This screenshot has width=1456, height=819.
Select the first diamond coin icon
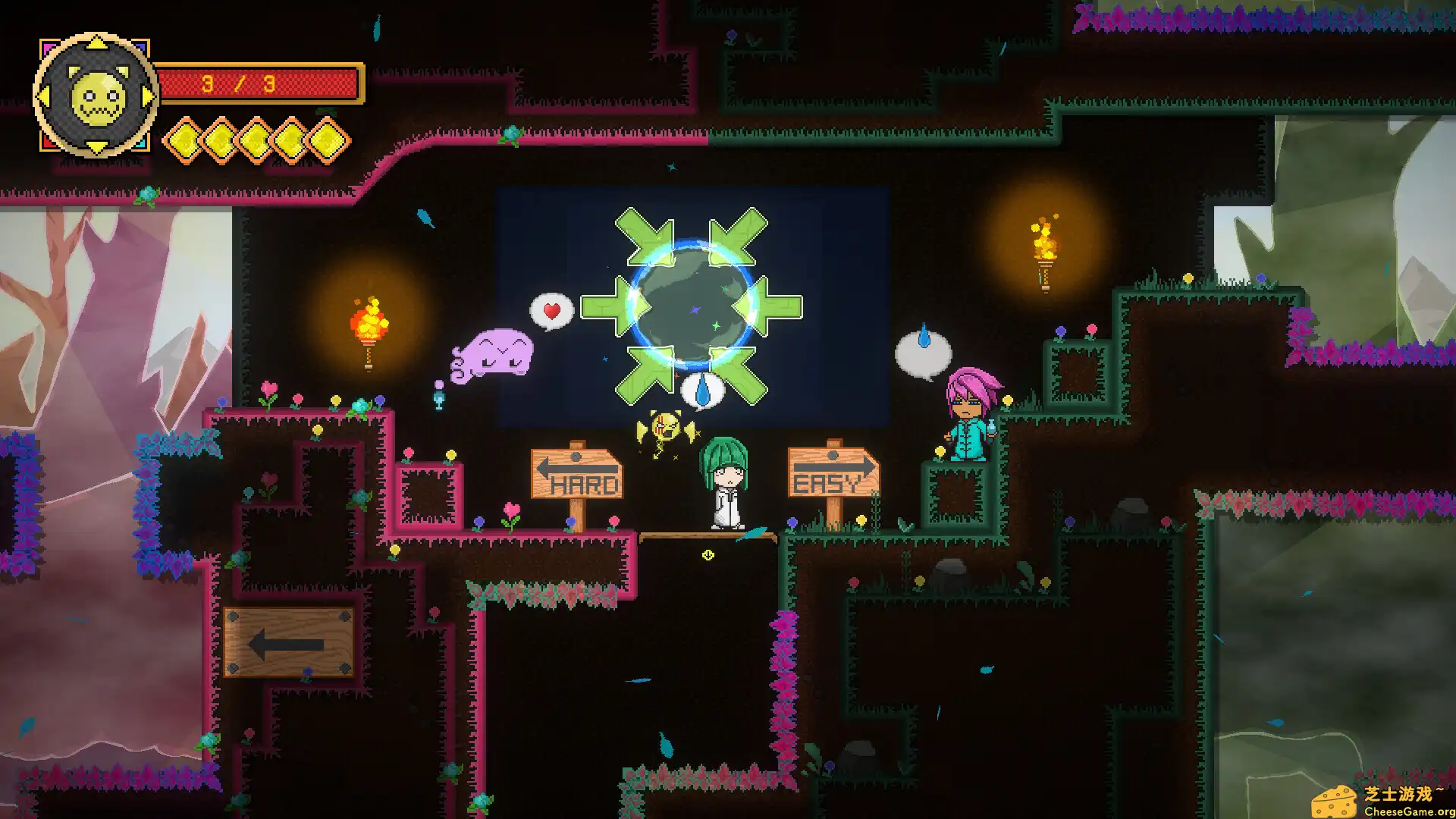click(x=184, y=141)
